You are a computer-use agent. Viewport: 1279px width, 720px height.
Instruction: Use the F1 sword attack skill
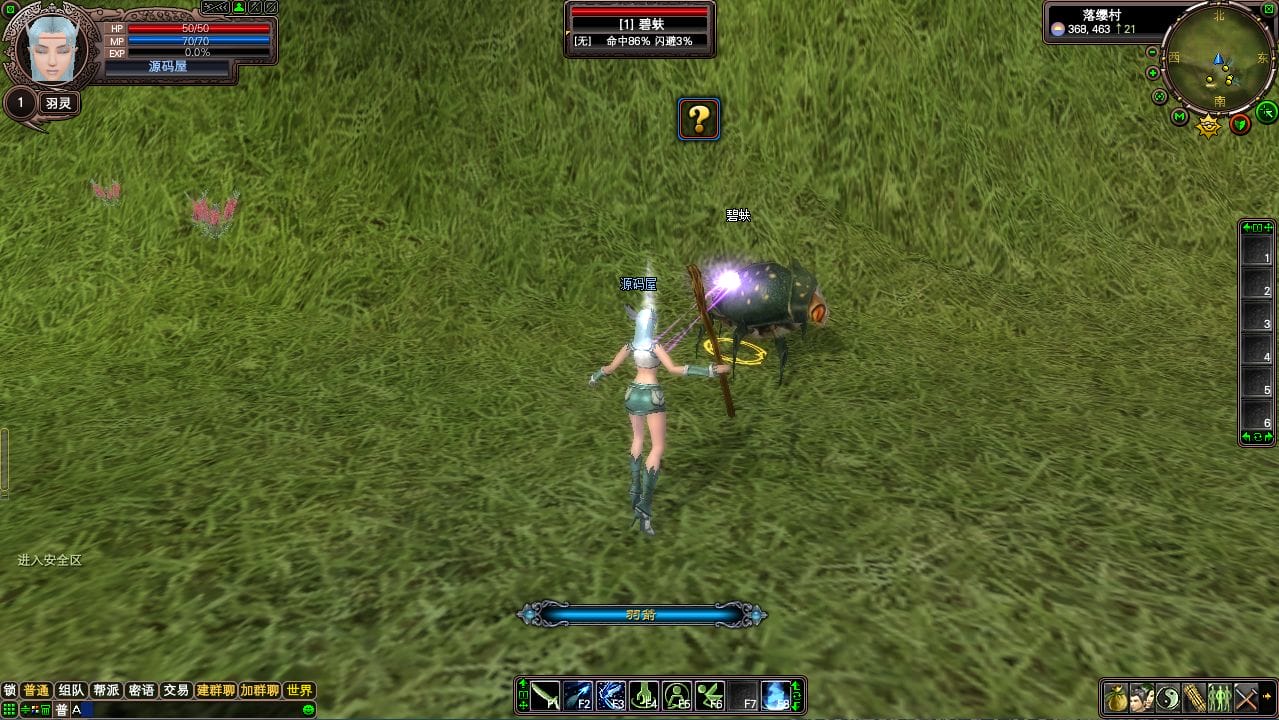(546, 695)
